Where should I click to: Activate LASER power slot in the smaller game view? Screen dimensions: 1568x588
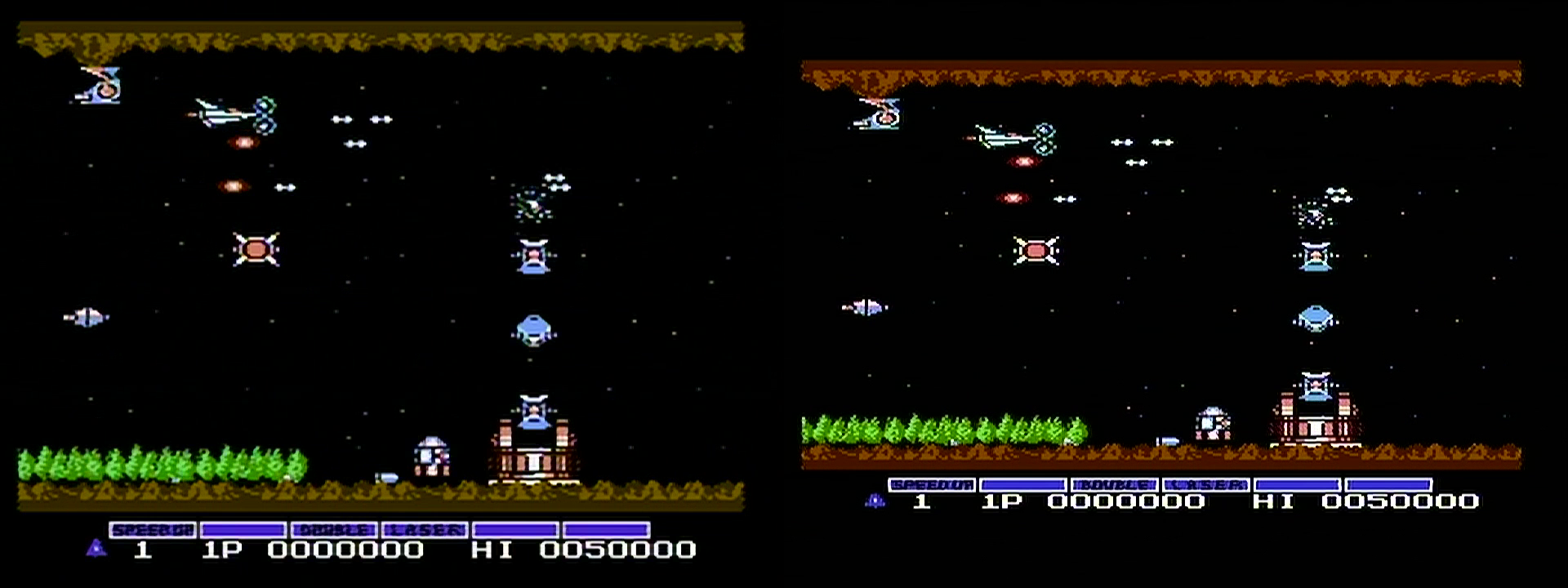pyautogui.click(x=1205, y=485)
